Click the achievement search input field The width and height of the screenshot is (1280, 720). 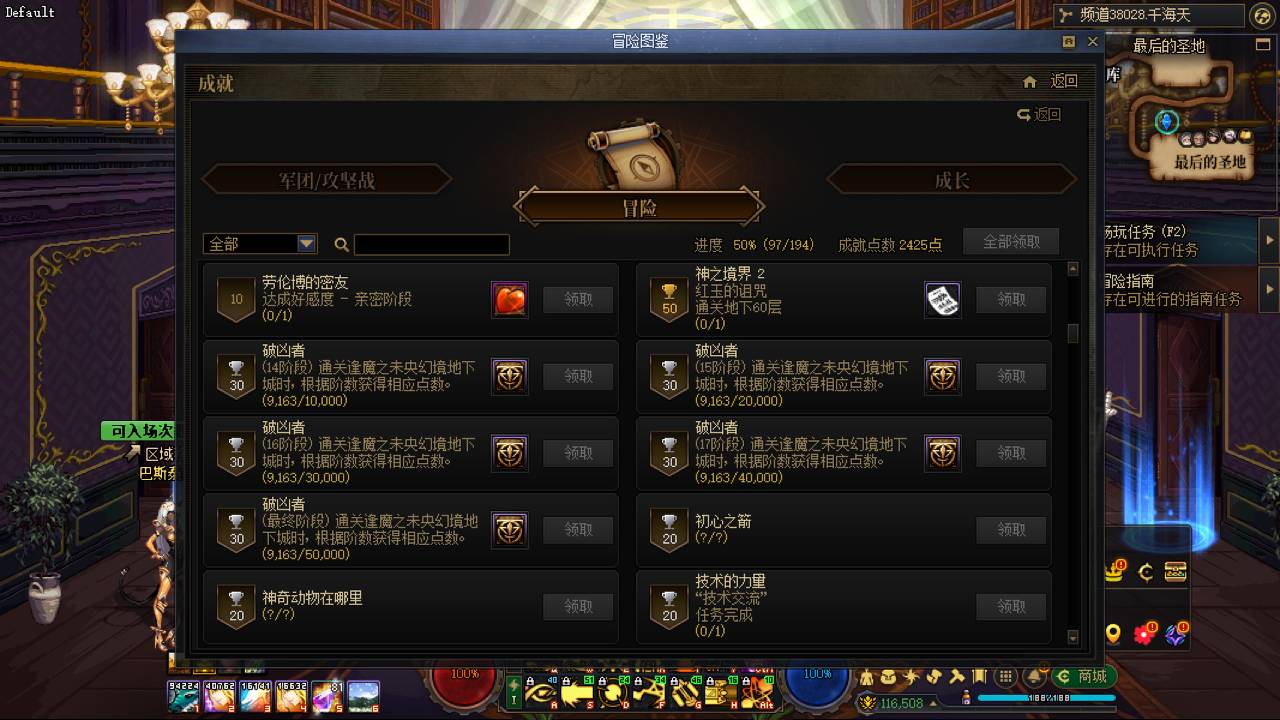point(432,244)
